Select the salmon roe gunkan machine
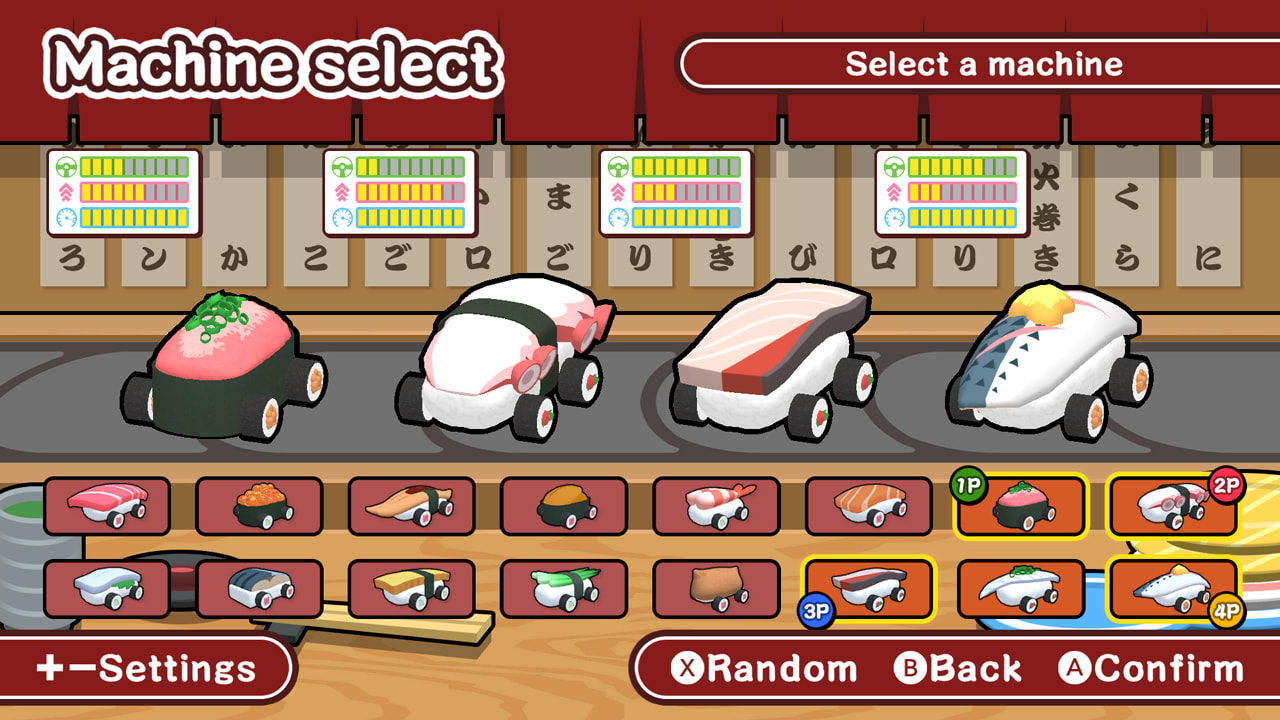This screenshot has width=1280, height=720. click(258, 505)
